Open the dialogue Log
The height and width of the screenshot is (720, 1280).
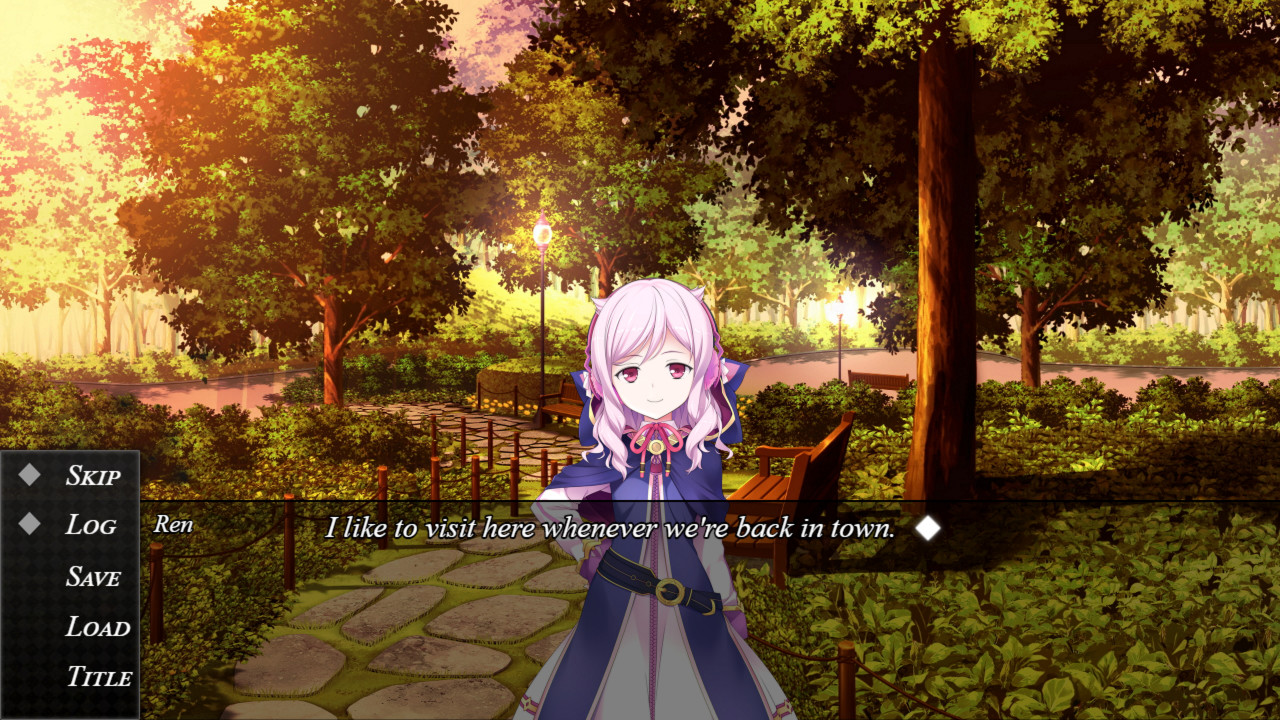tap(90, 526)
